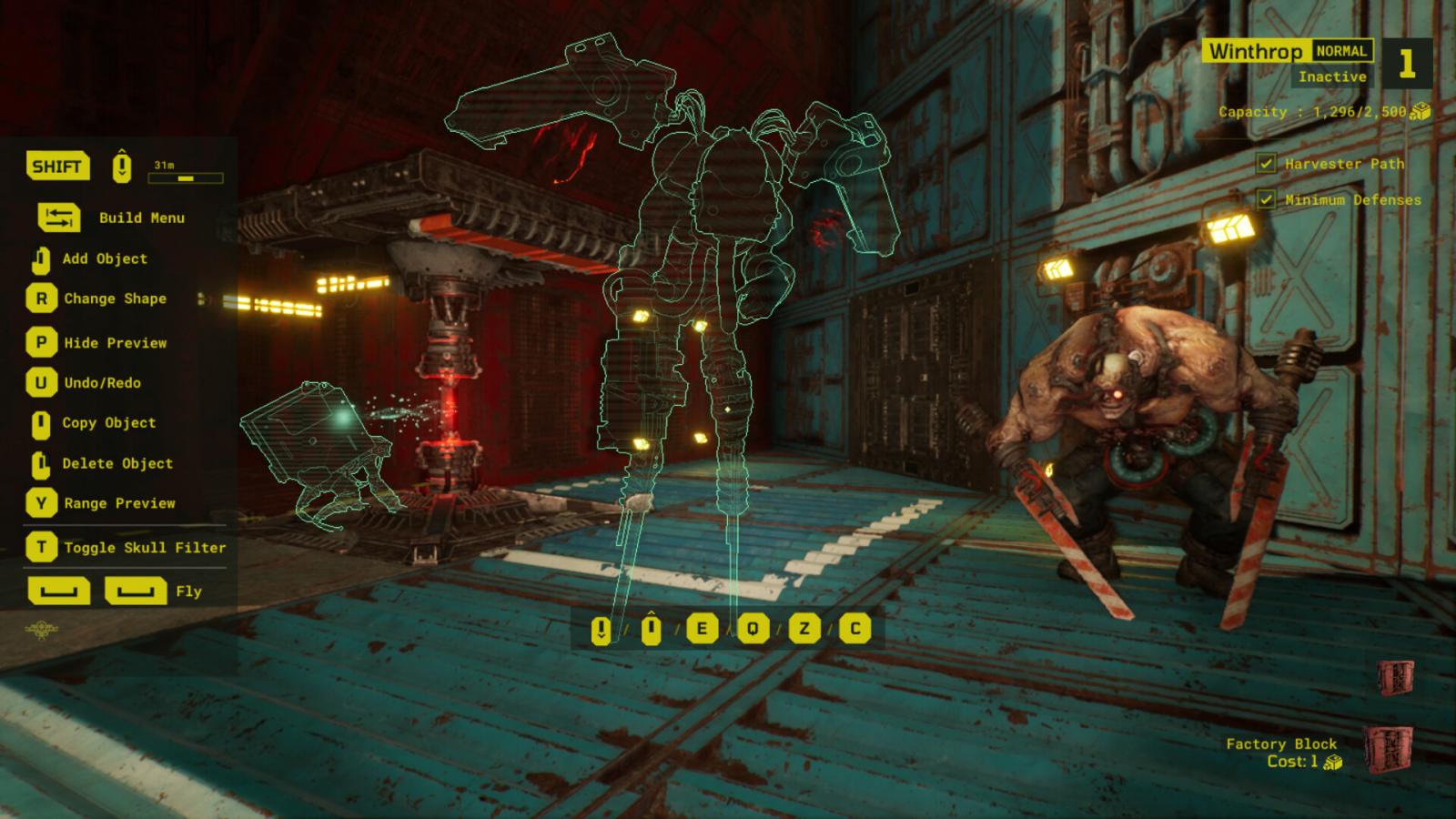Choose the smaller block icon above Factory Block
Screen dimensions: 1456x819
(x=1394, y=677)
